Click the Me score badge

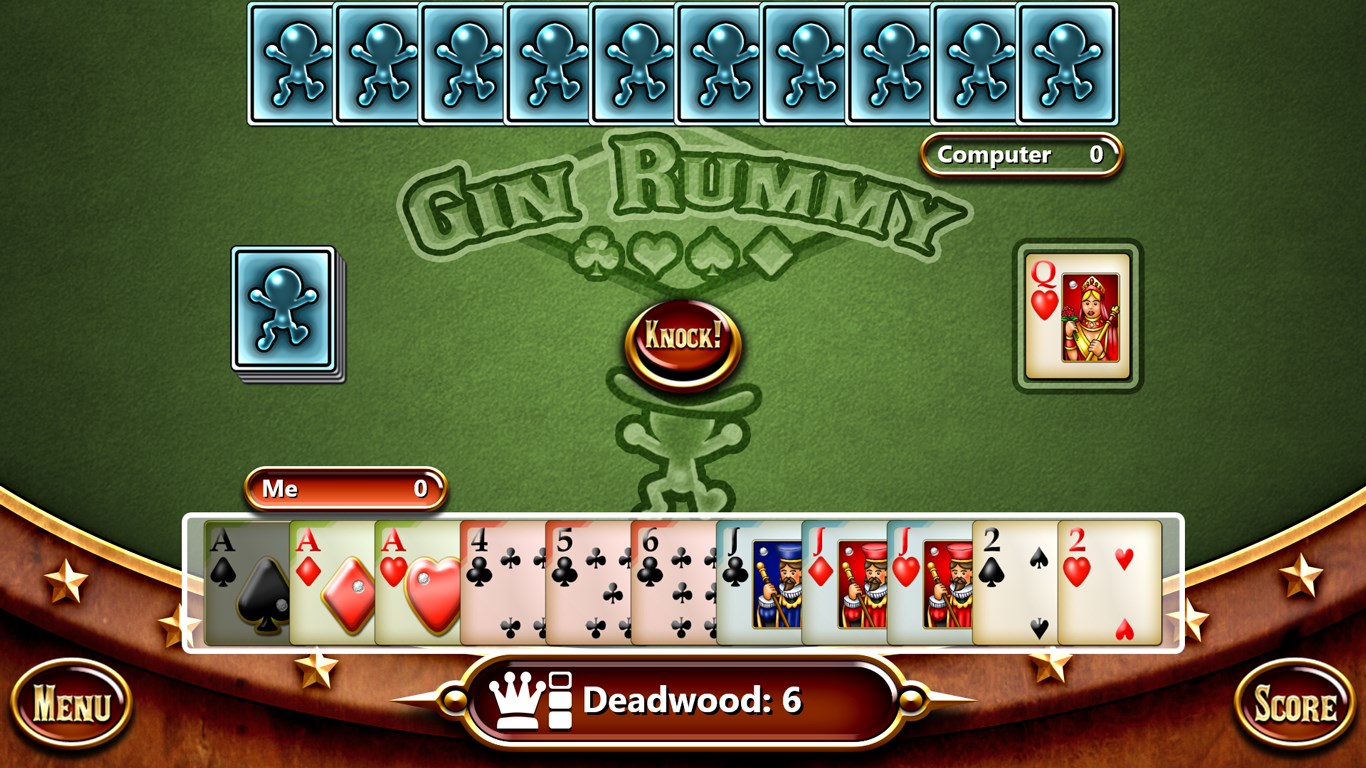344,489
